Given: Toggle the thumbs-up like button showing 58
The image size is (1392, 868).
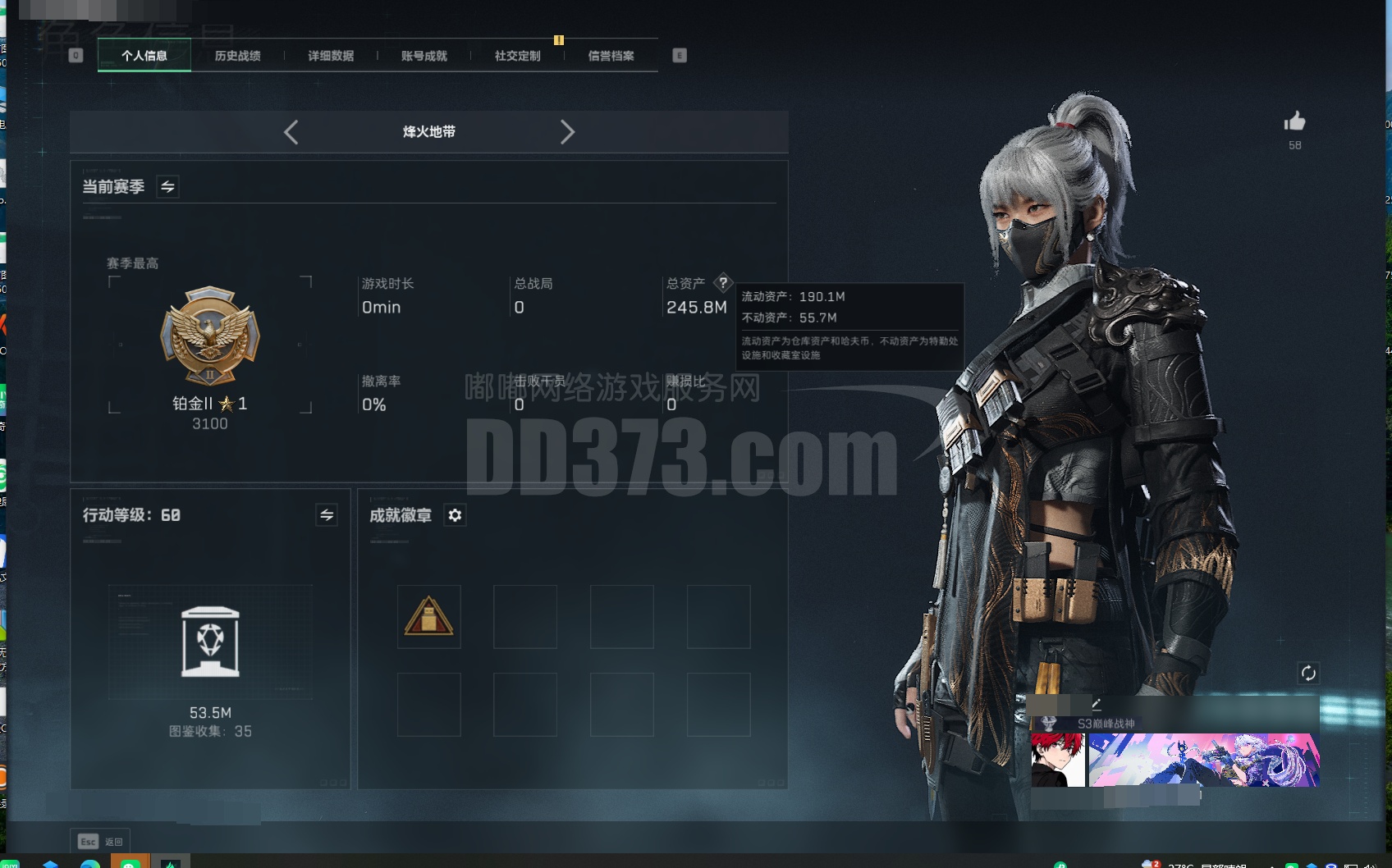Looking at the screenshot, I should click(1294, 121).
